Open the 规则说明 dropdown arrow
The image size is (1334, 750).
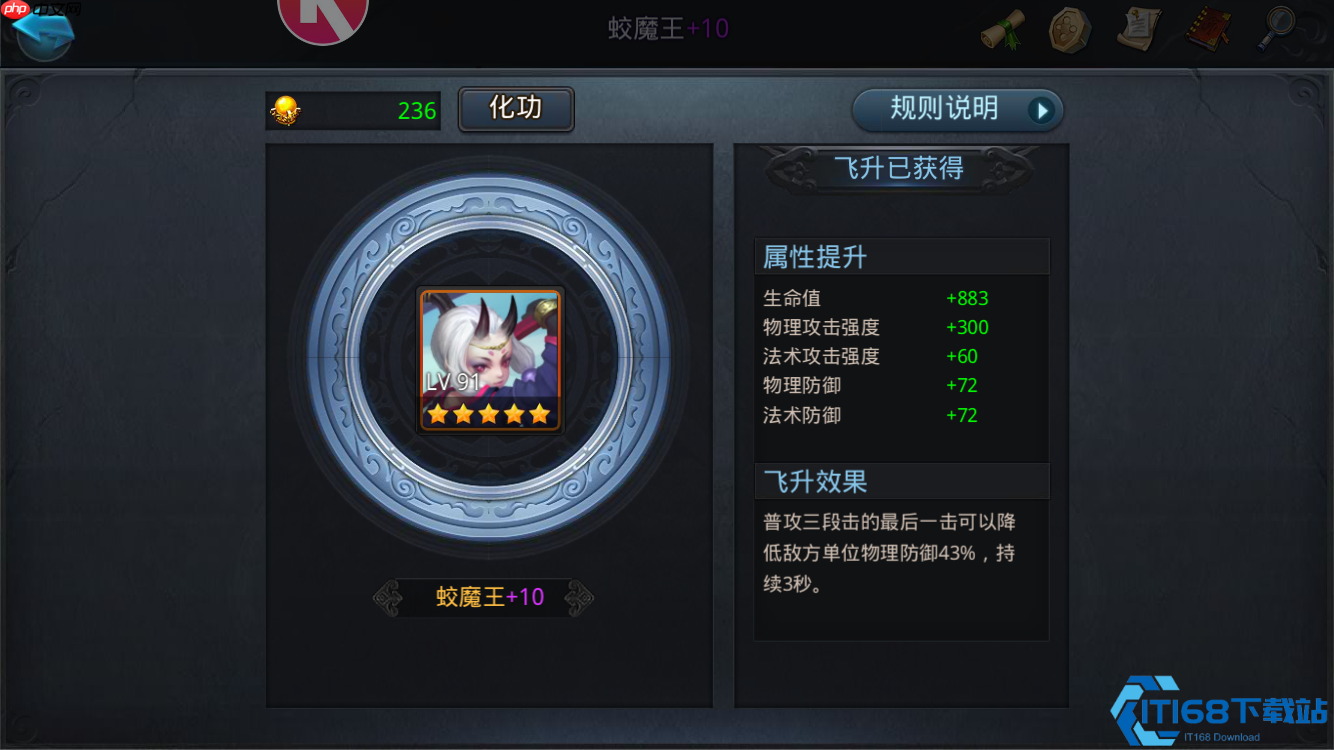[1040, 110]
